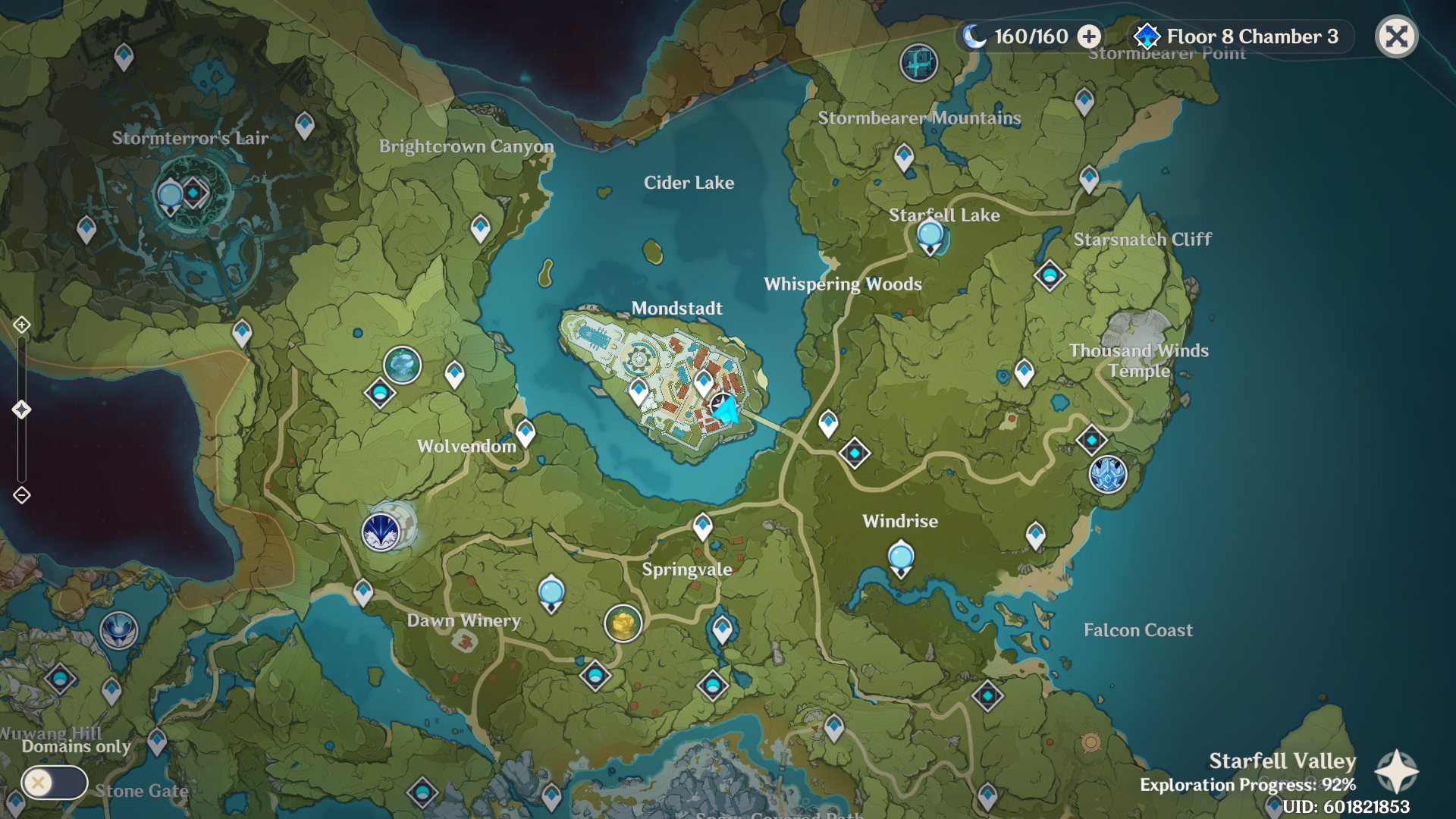Select the Statue of The Seven near Starfell Lake
Image resolution: width=1456 pixels, height=819 pixels.
click(930, 237)
